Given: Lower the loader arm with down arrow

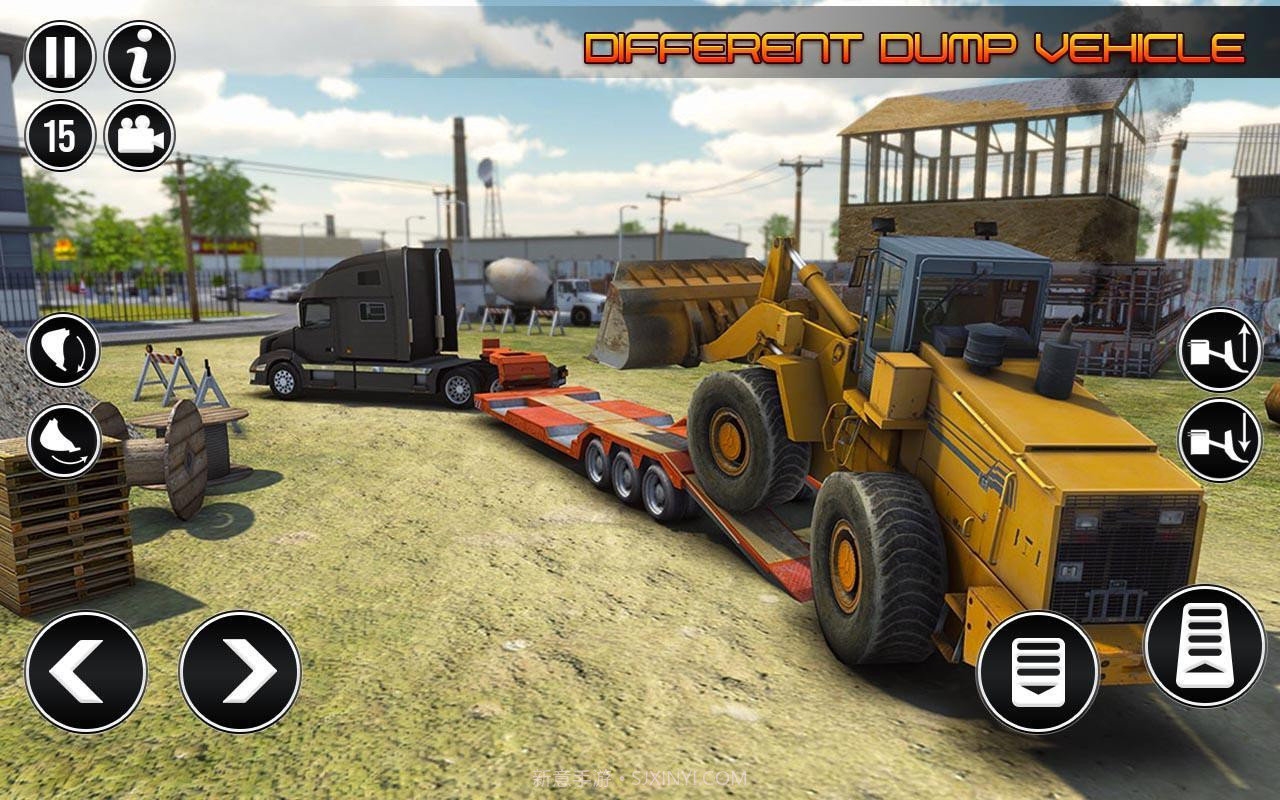Looking at the screenshot, I should (1219, 439).
